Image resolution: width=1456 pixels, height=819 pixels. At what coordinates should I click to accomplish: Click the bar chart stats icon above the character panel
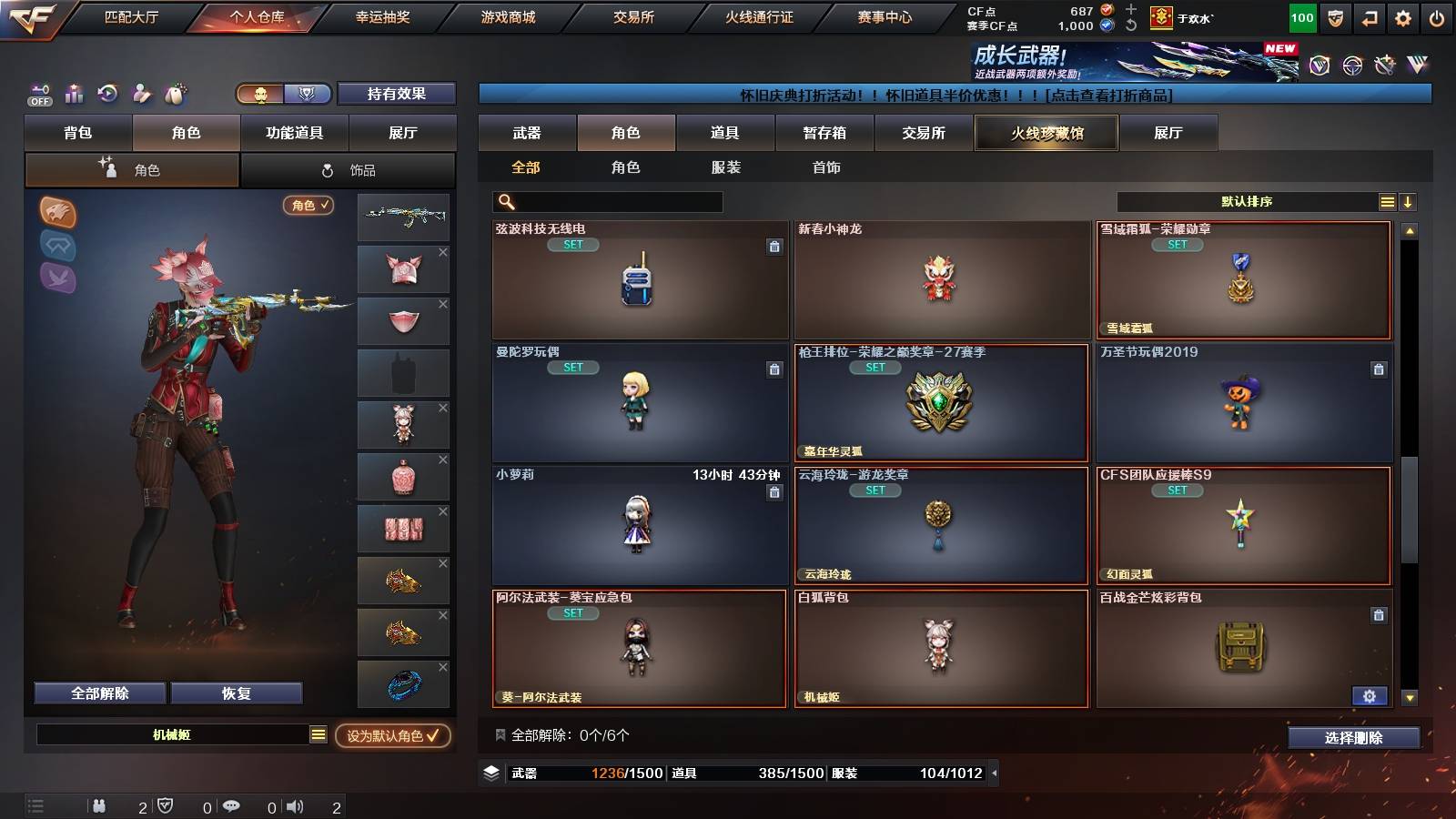click(x=73, y=94)
